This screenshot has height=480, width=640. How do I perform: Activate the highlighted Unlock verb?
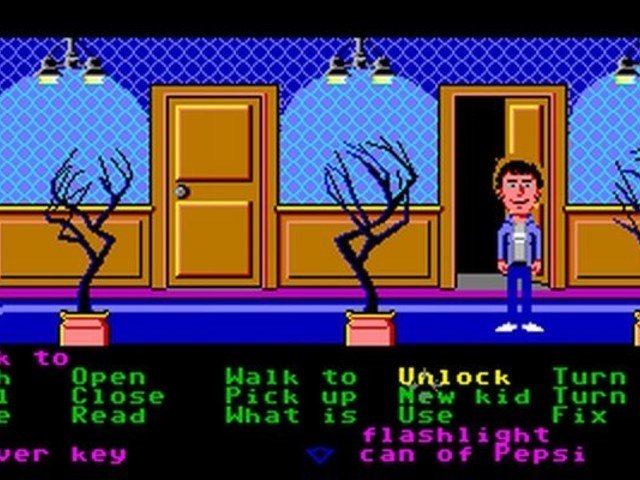pos(454,378)
